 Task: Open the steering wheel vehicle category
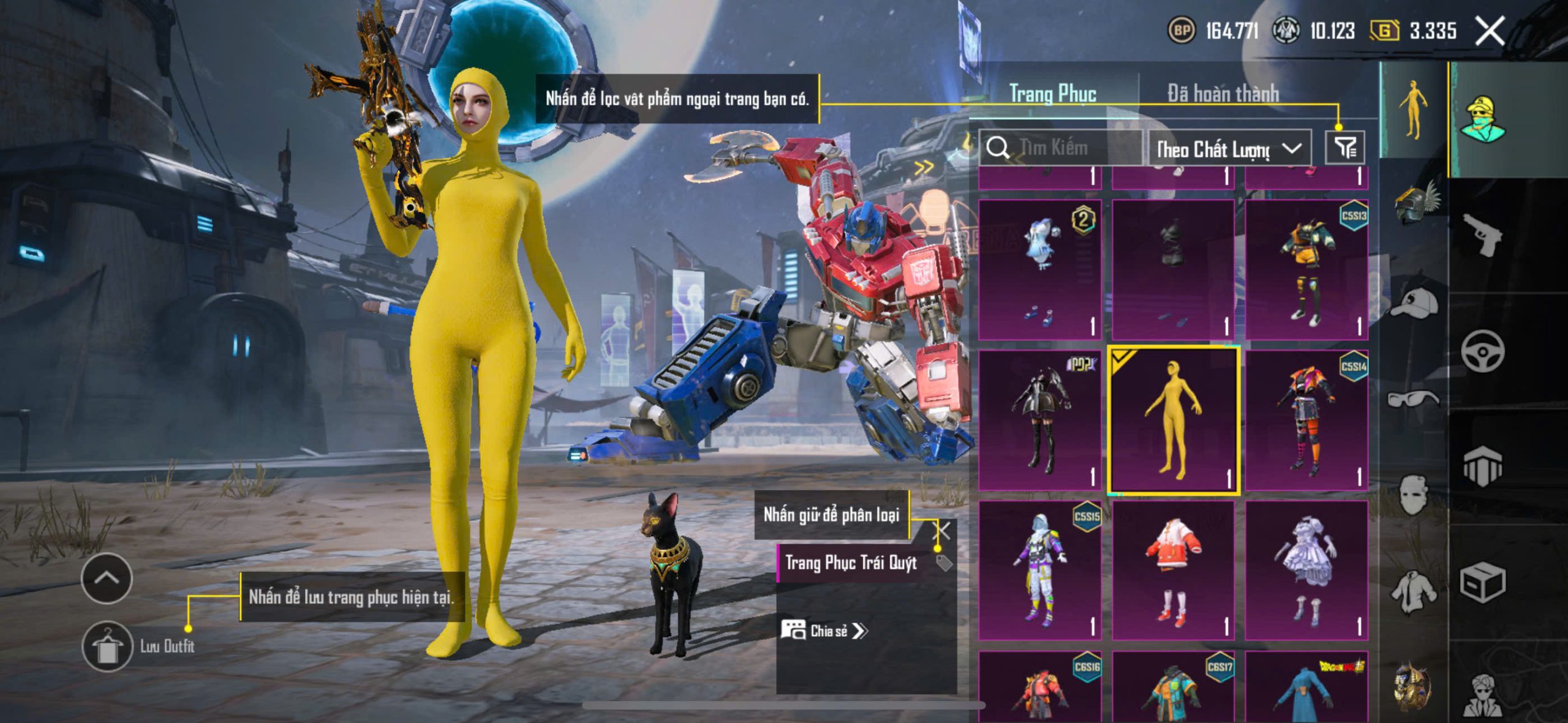(1483, 351)
